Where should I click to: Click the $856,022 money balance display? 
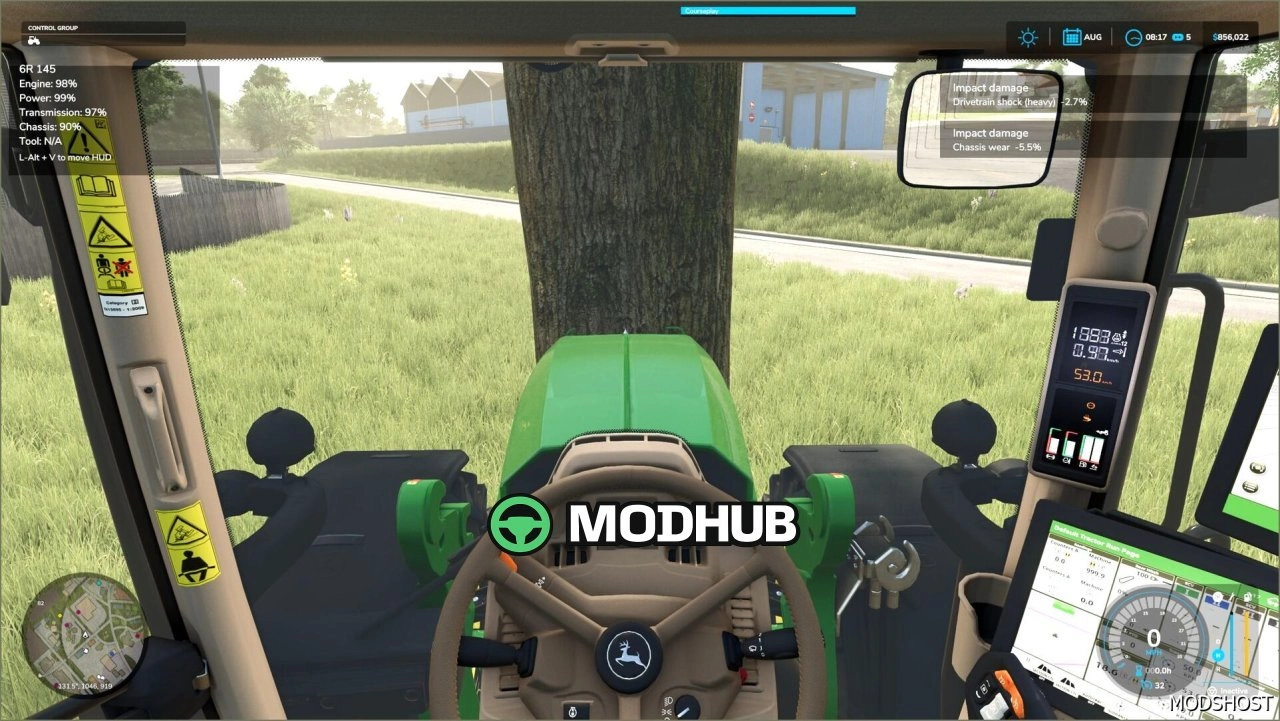tap(1232, 36)
